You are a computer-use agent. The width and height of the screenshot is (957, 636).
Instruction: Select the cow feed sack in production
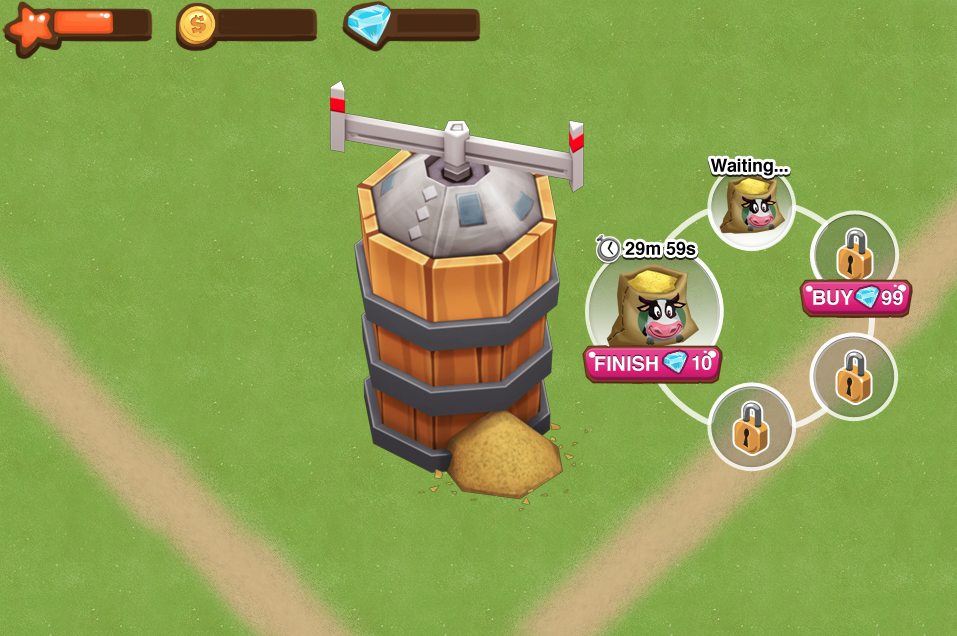(653, 305)
